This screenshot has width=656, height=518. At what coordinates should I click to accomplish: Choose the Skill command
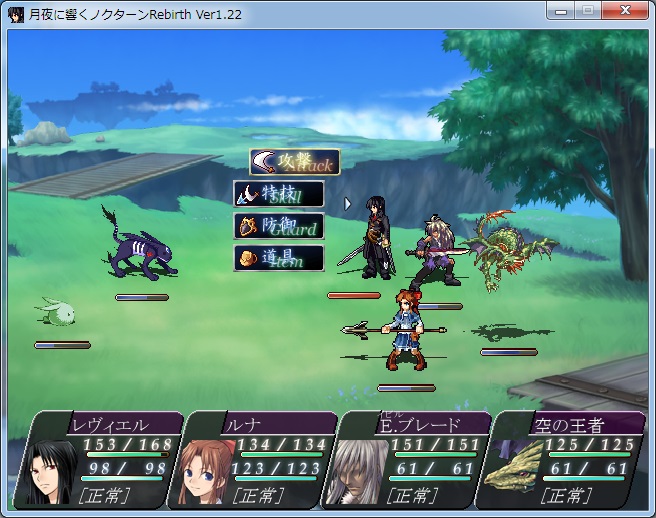[x=279, y=194]
